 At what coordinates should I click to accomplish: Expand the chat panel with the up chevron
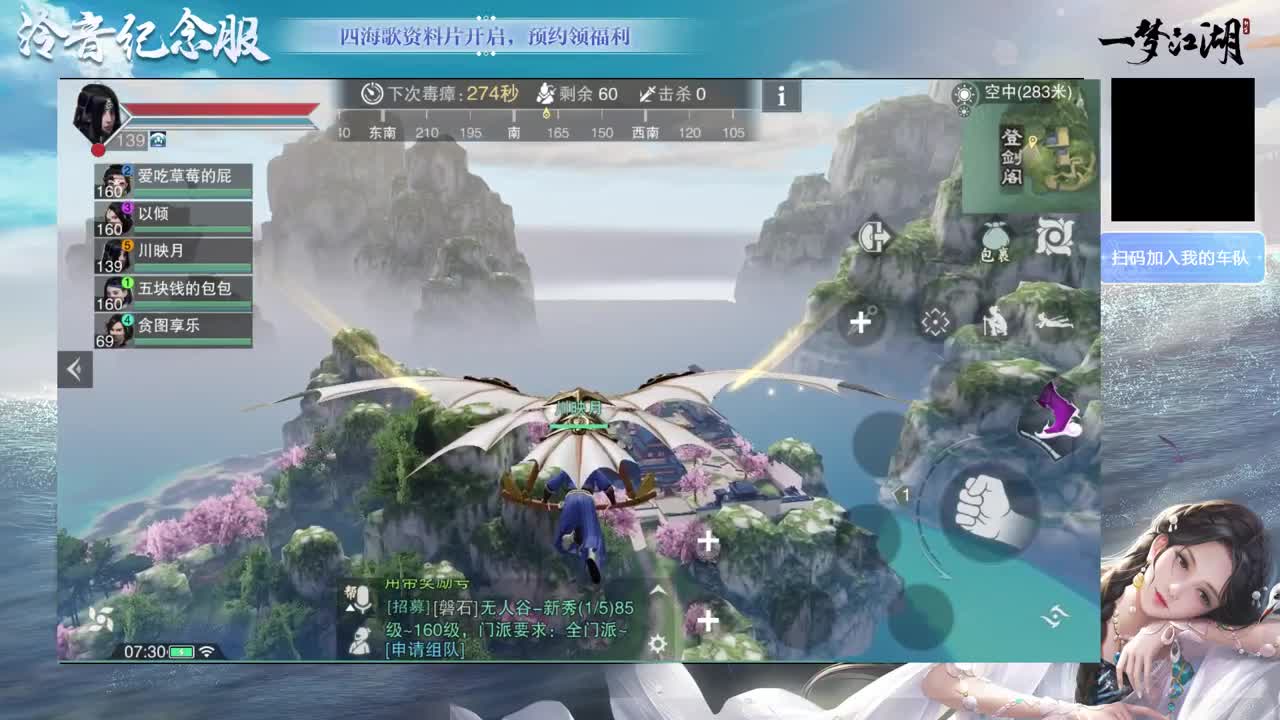click(656, 588)
